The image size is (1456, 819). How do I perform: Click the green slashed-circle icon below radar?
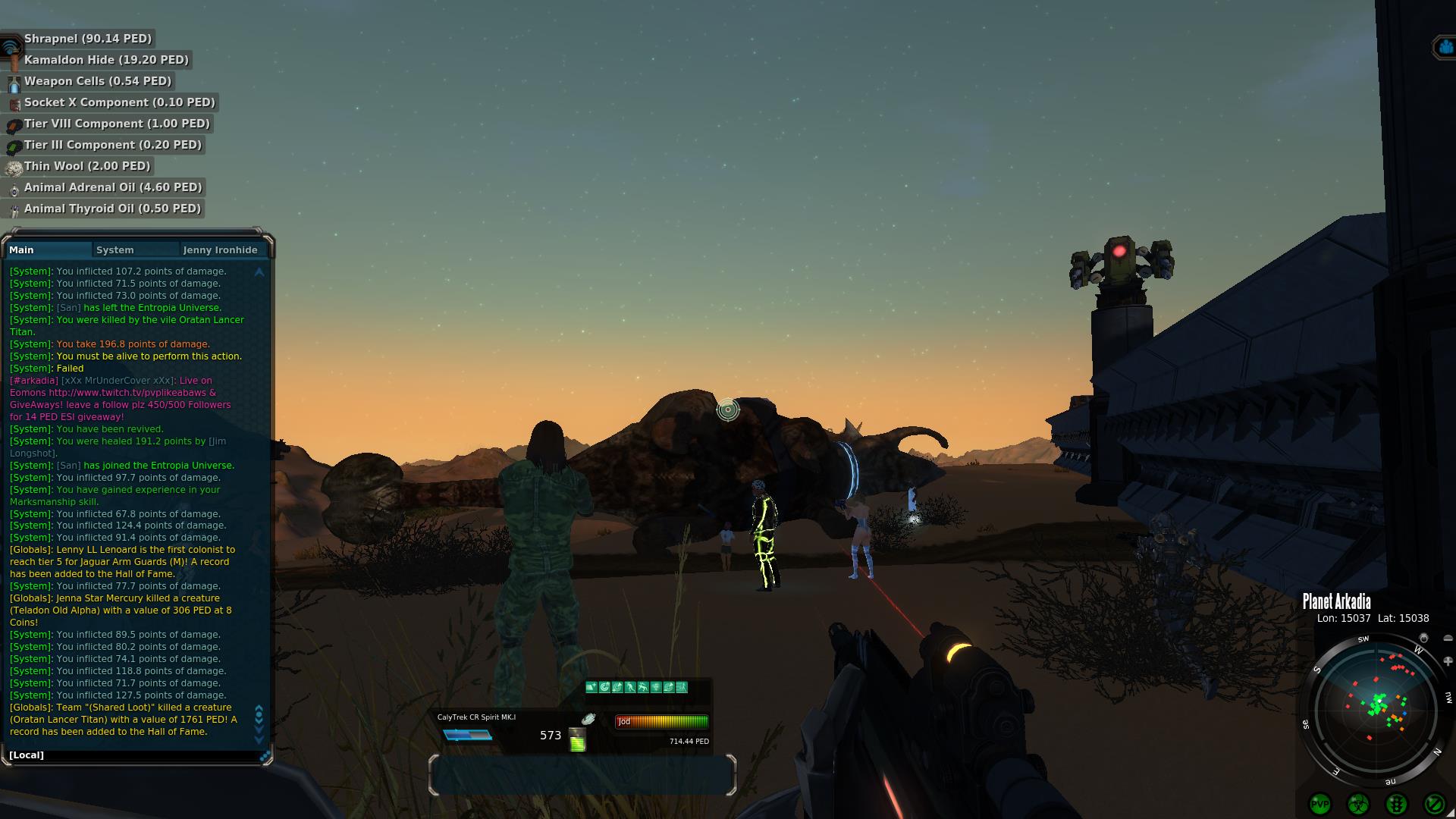pos(1434,804)
